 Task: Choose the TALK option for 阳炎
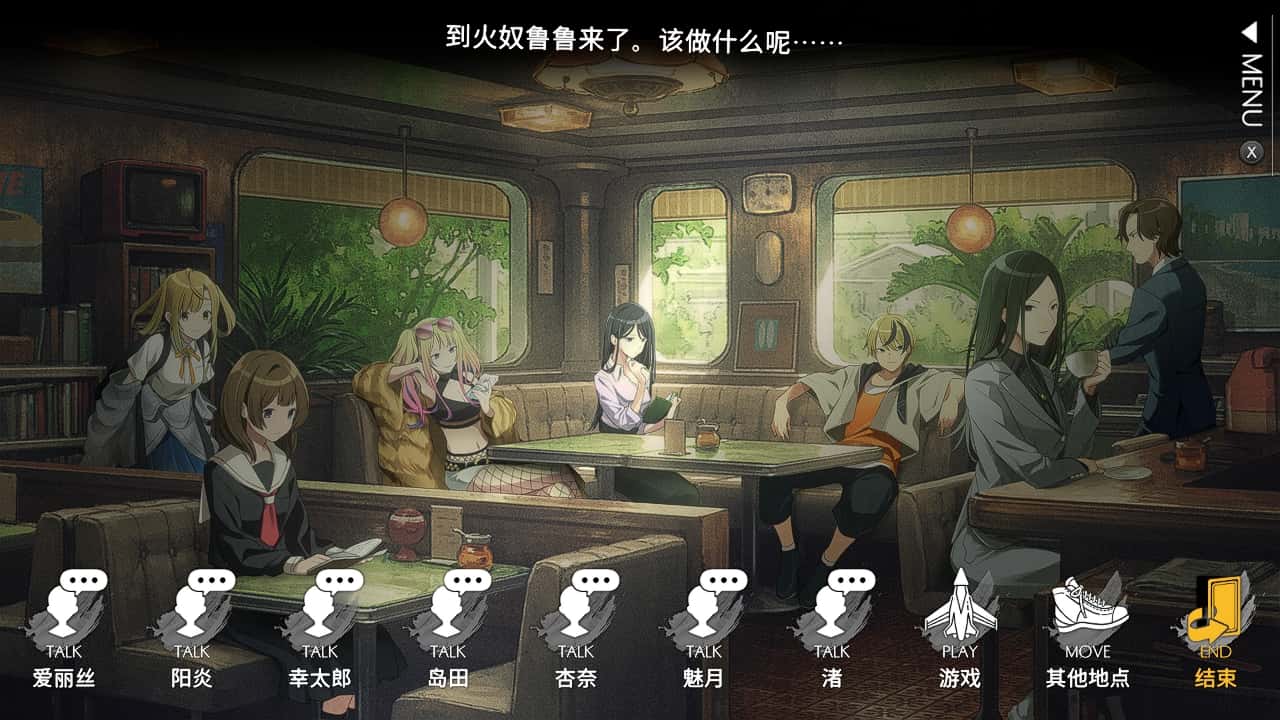pyautogui.click(x=192, y=627)
